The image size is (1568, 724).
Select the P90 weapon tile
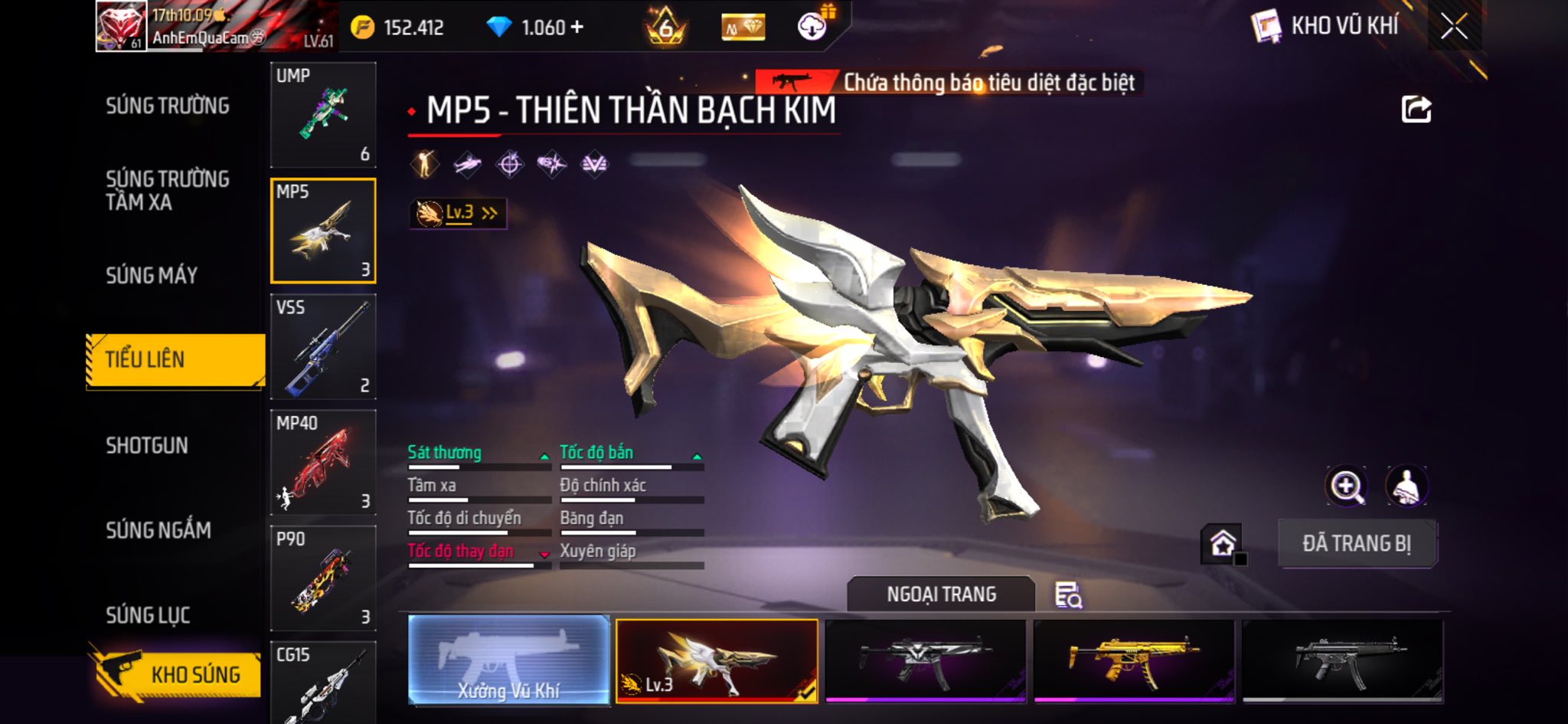323,578
